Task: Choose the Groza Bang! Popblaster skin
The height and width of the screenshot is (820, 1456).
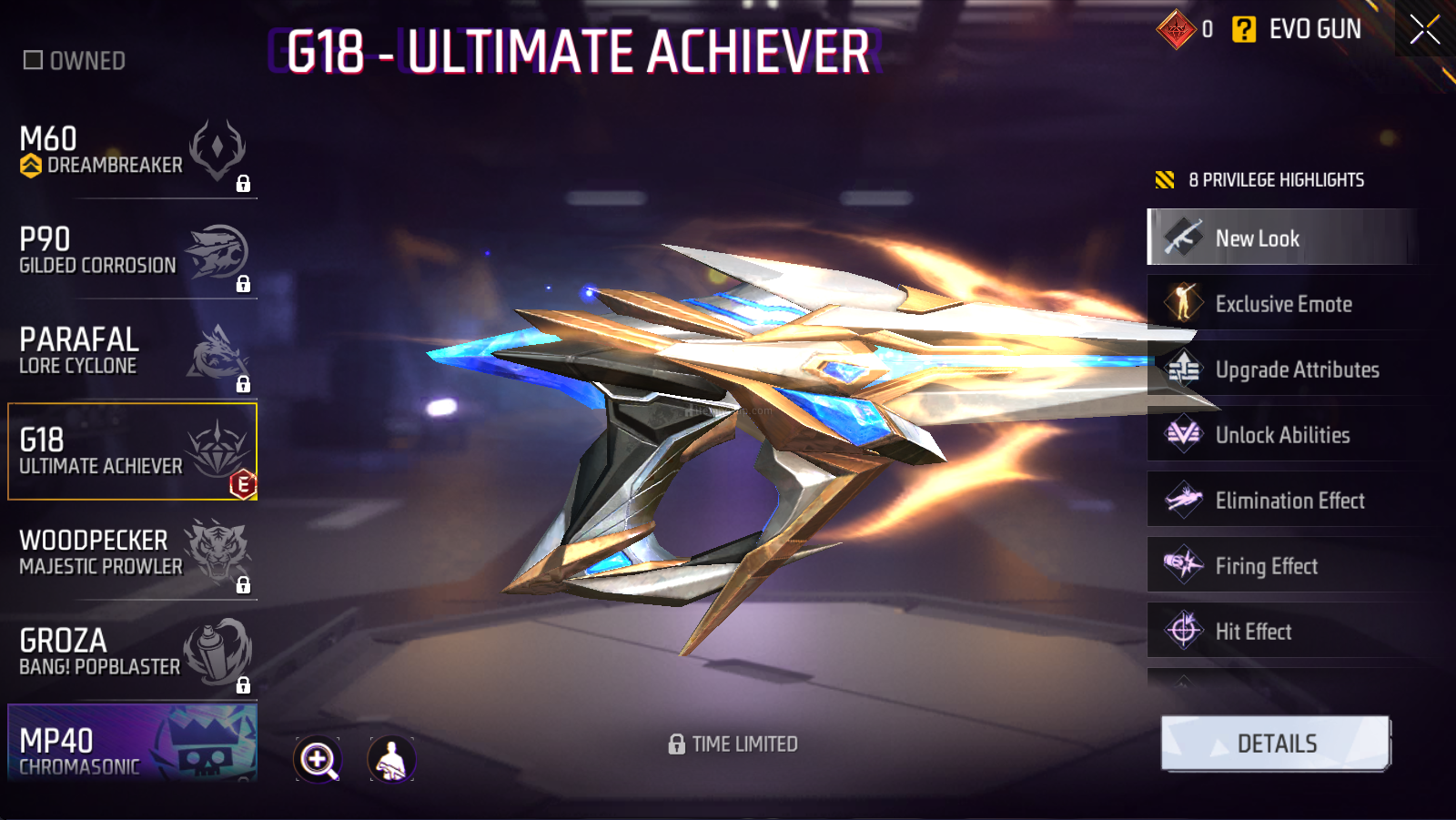Action: click(x=133, y=653)
